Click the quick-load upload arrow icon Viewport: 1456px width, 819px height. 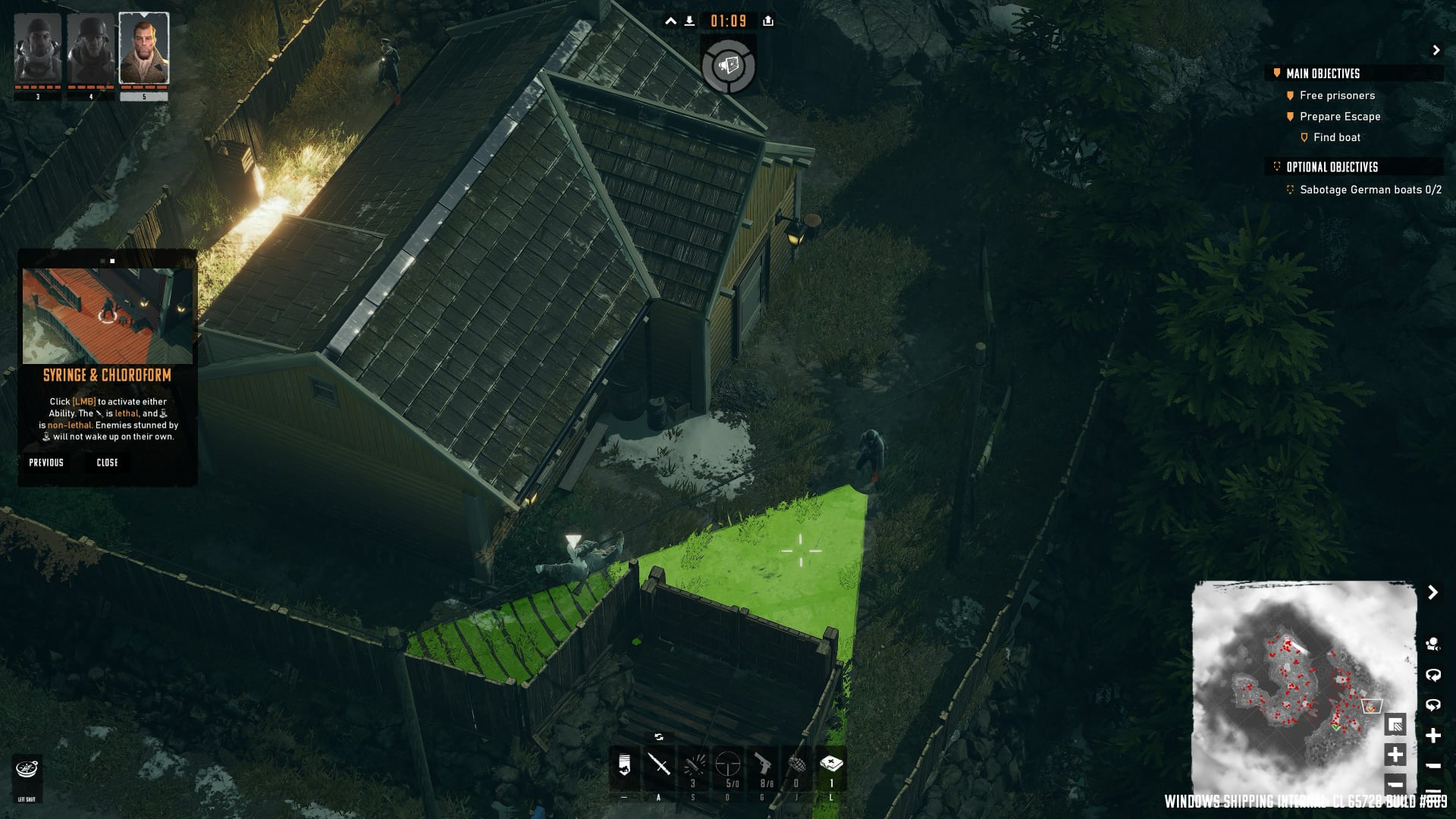768,21
